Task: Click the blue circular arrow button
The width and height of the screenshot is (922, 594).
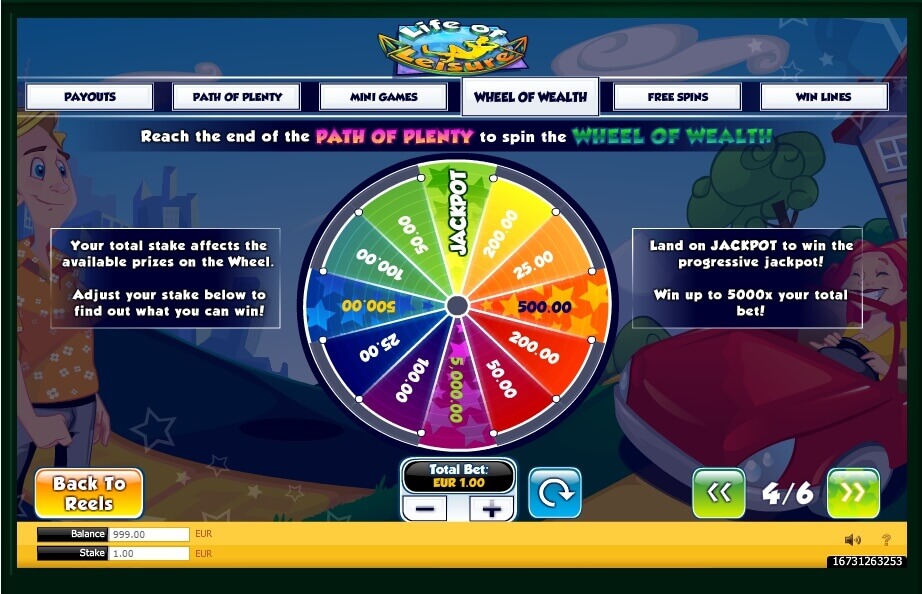Action: (x=554, y=493)
